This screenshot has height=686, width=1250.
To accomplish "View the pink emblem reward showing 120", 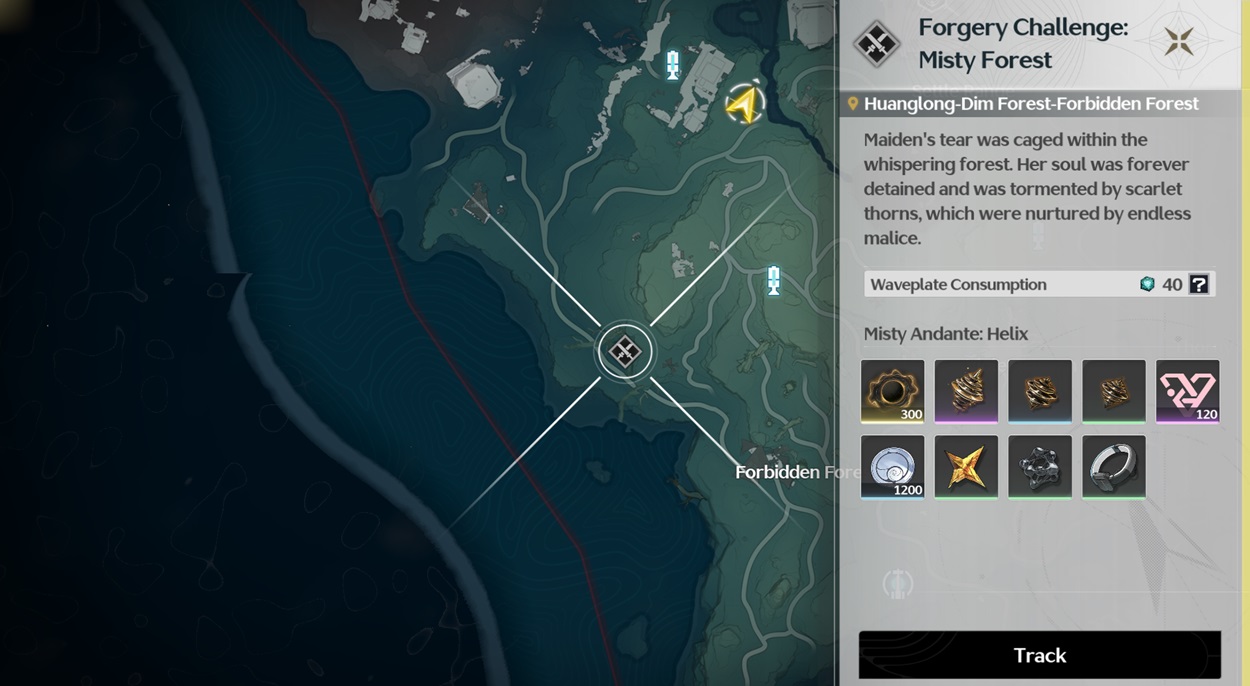I will coord(1187,391).
